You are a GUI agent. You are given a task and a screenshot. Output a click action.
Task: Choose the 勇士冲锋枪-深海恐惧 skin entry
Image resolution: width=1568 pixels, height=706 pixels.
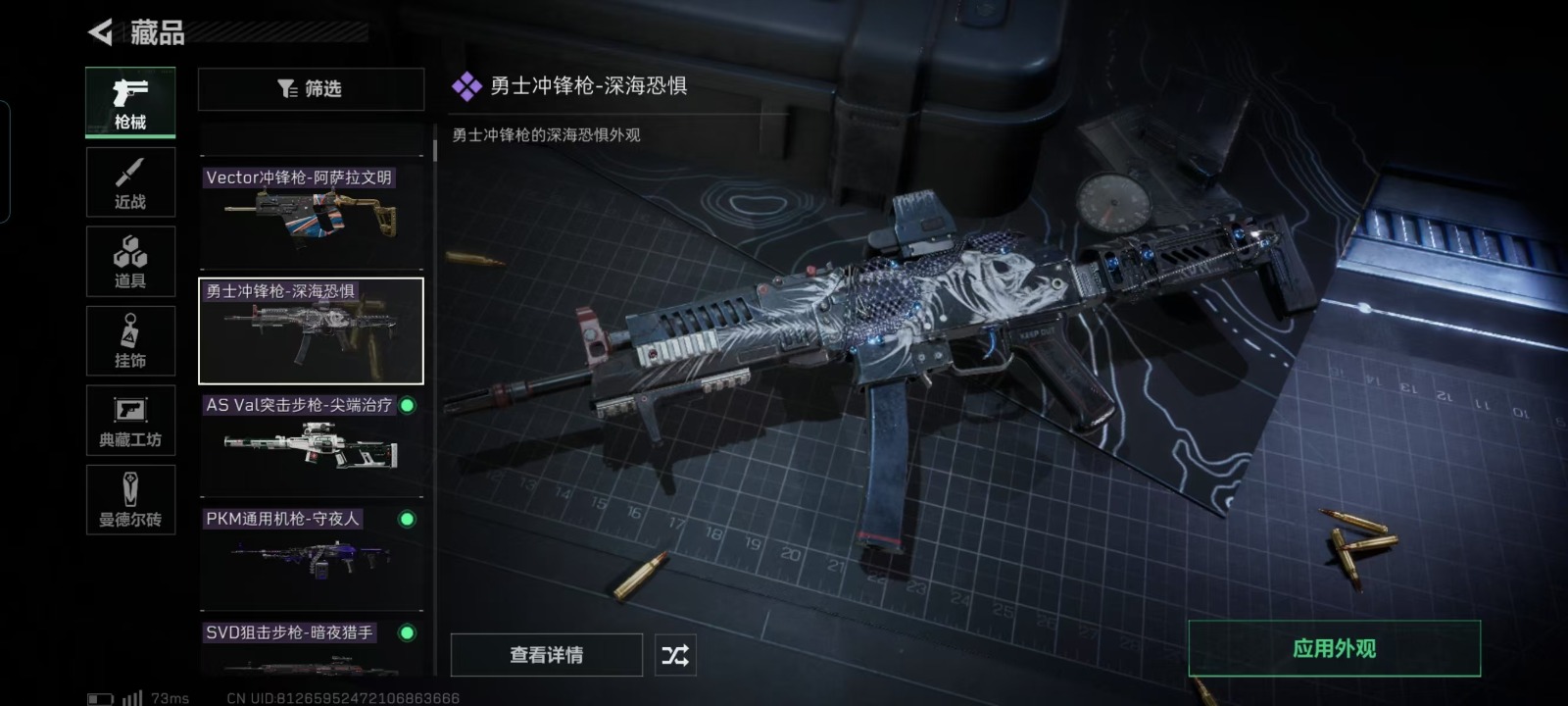[311, 330]
